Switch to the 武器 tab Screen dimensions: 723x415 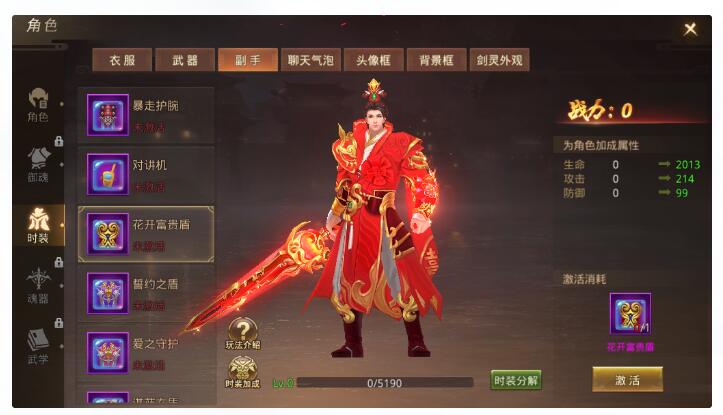pos(184,60)
